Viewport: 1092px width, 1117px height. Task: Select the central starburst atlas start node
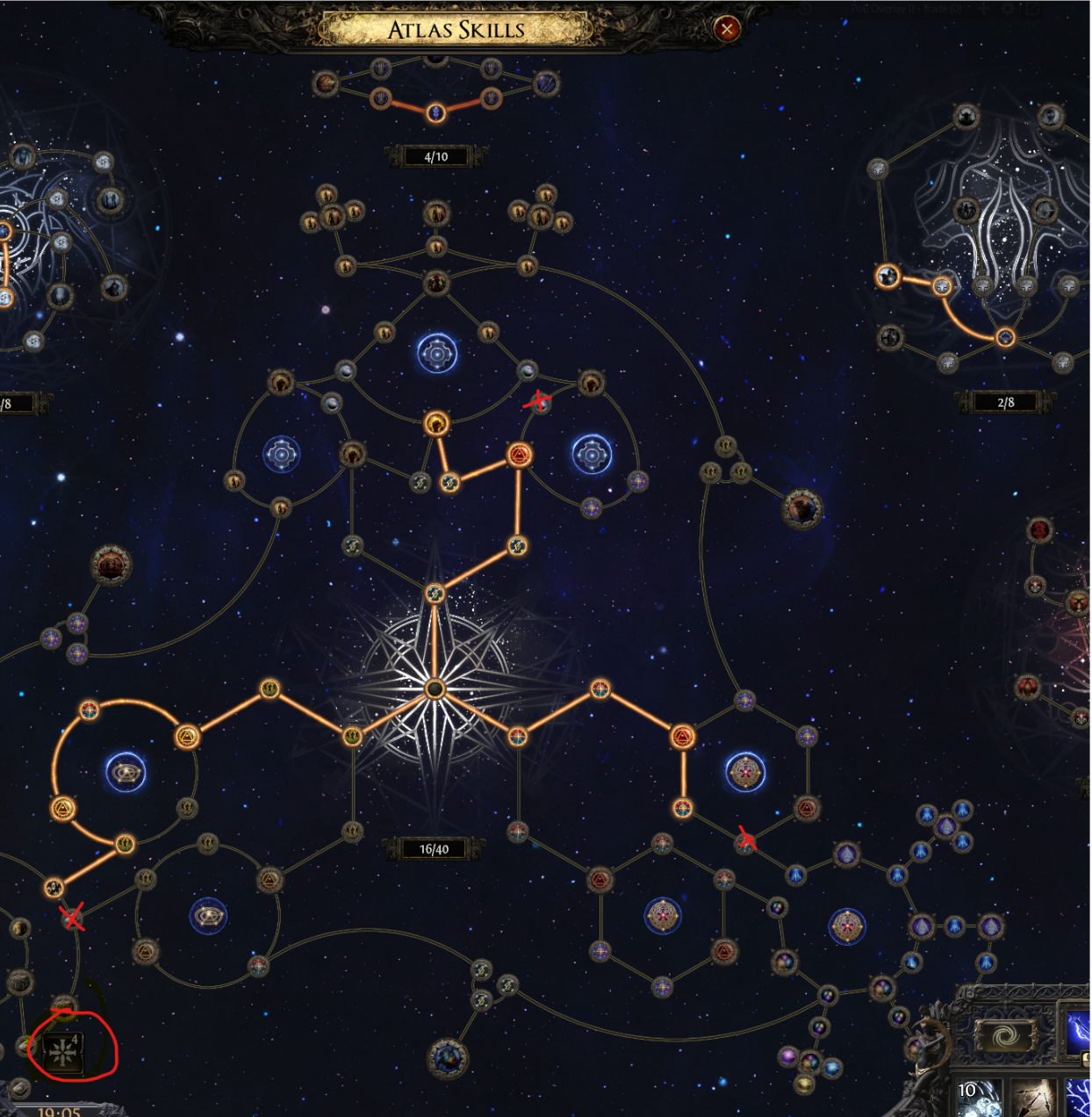click(435, 689)
